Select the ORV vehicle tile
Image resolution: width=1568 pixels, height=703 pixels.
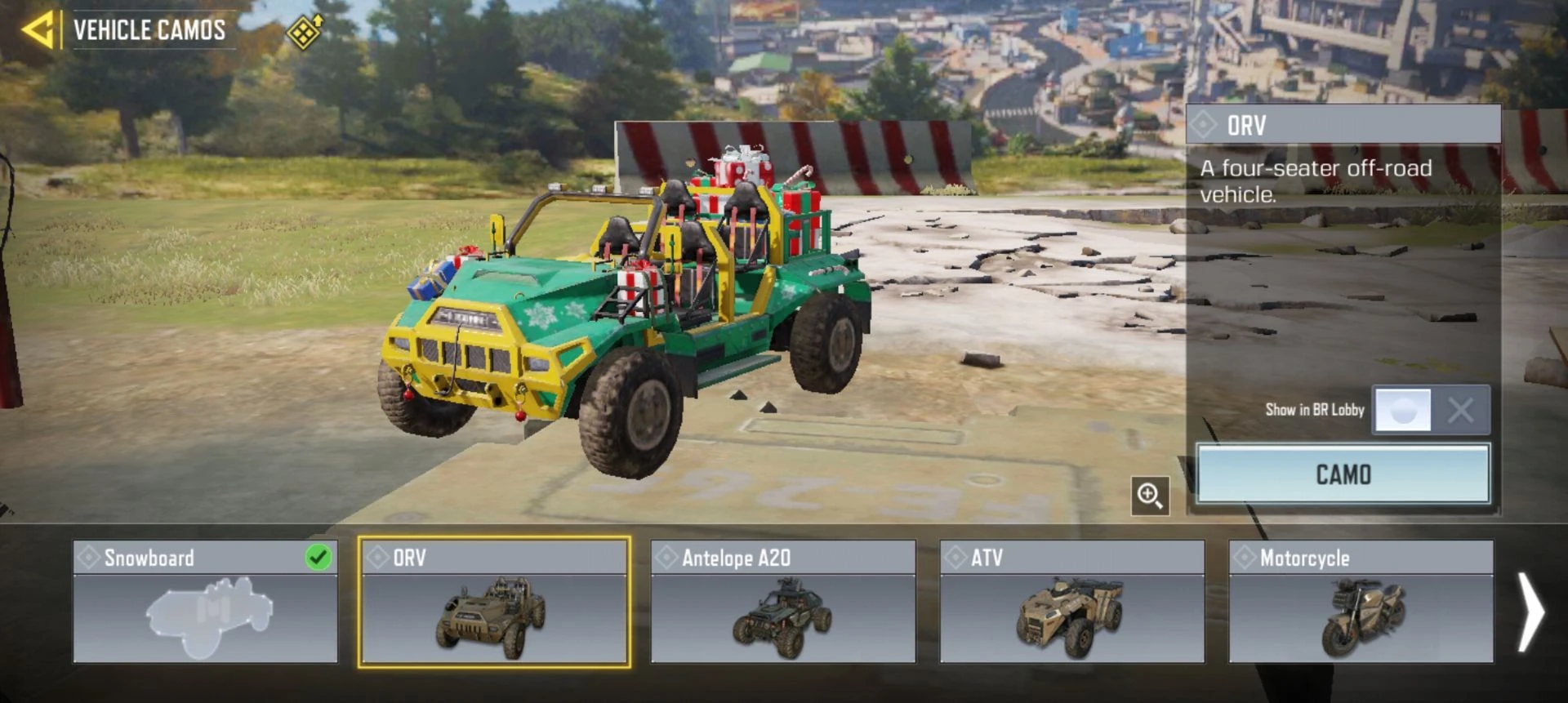494,602
